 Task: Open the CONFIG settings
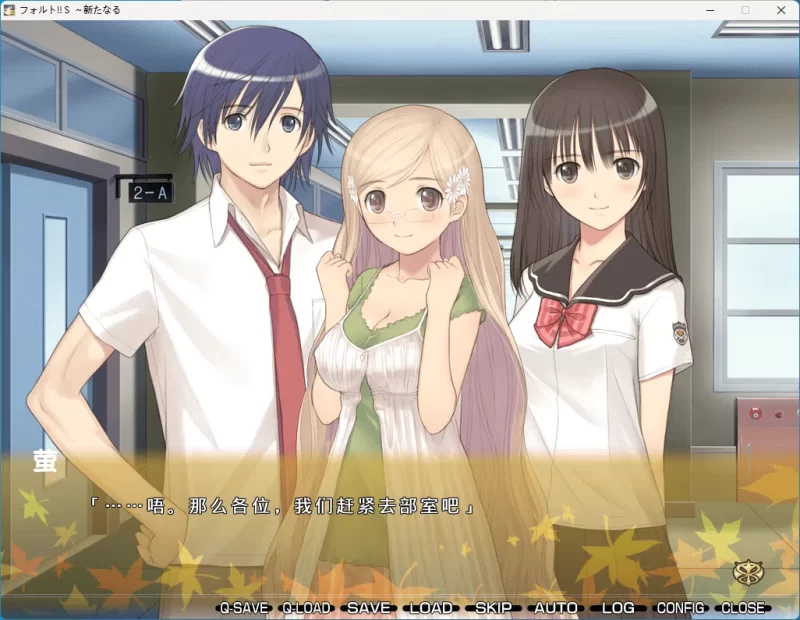(x=680, y=607)
